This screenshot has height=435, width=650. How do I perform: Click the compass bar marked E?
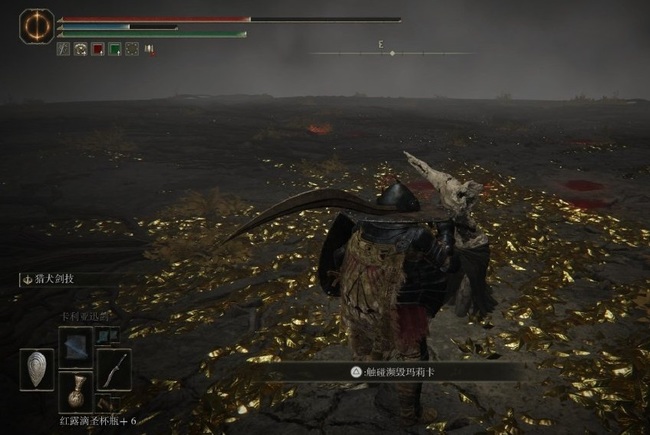pyautogui.click(x=391, y=51)
